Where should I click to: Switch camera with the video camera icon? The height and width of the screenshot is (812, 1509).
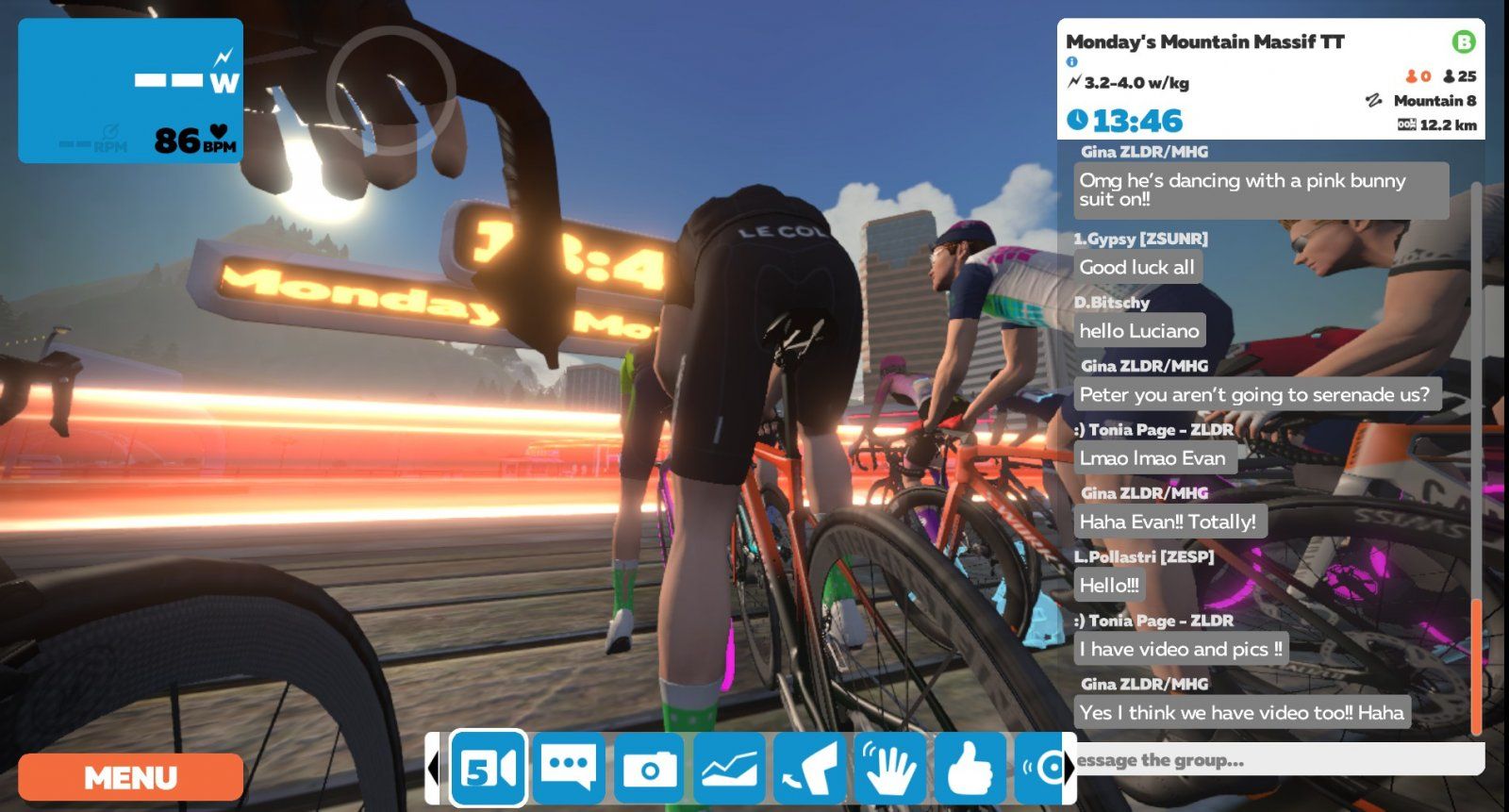pyautogui.click(x=488, y=769)
